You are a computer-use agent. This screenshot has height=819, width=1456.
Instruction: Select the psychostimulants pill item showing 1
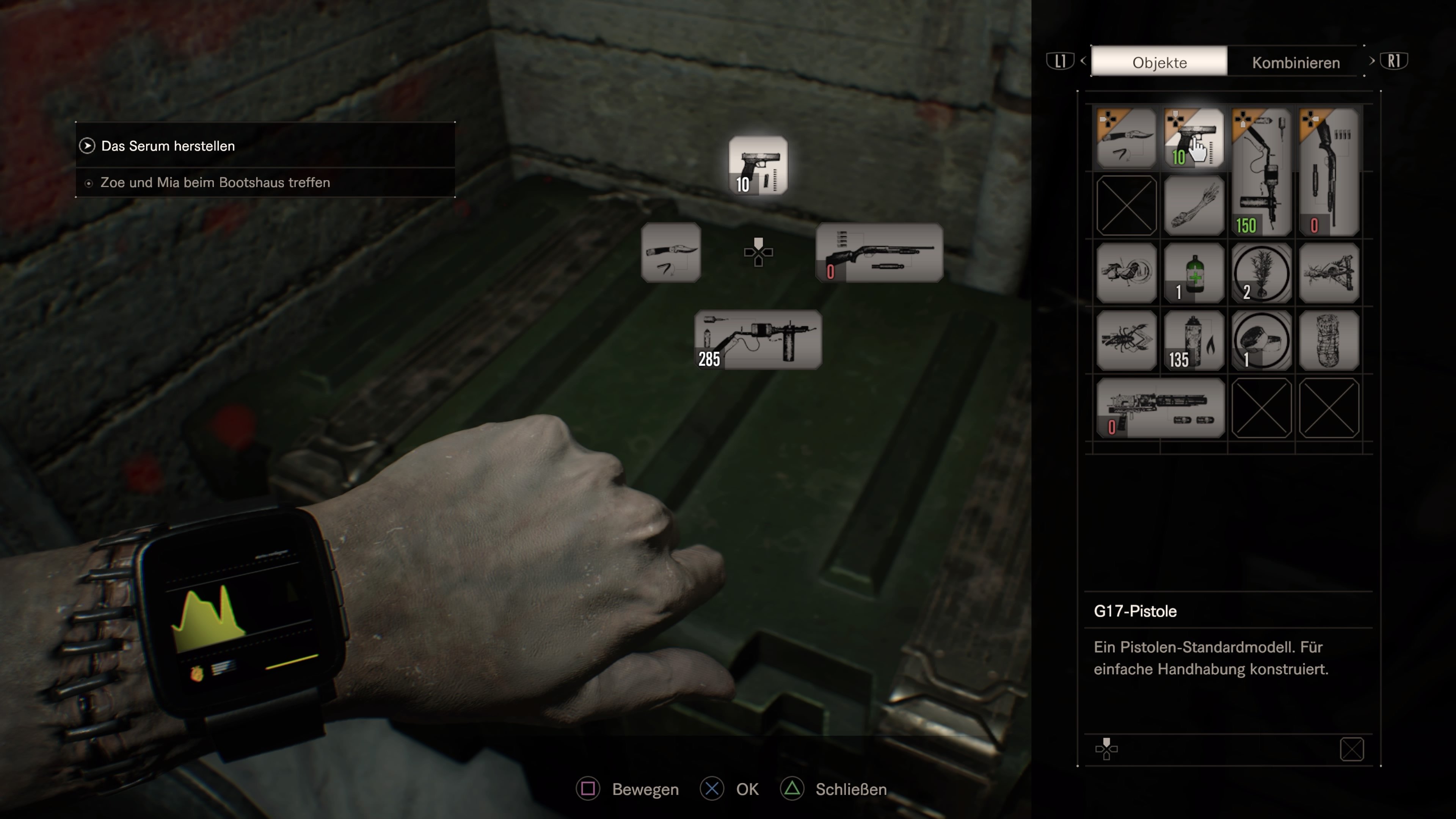(1262, 340)
